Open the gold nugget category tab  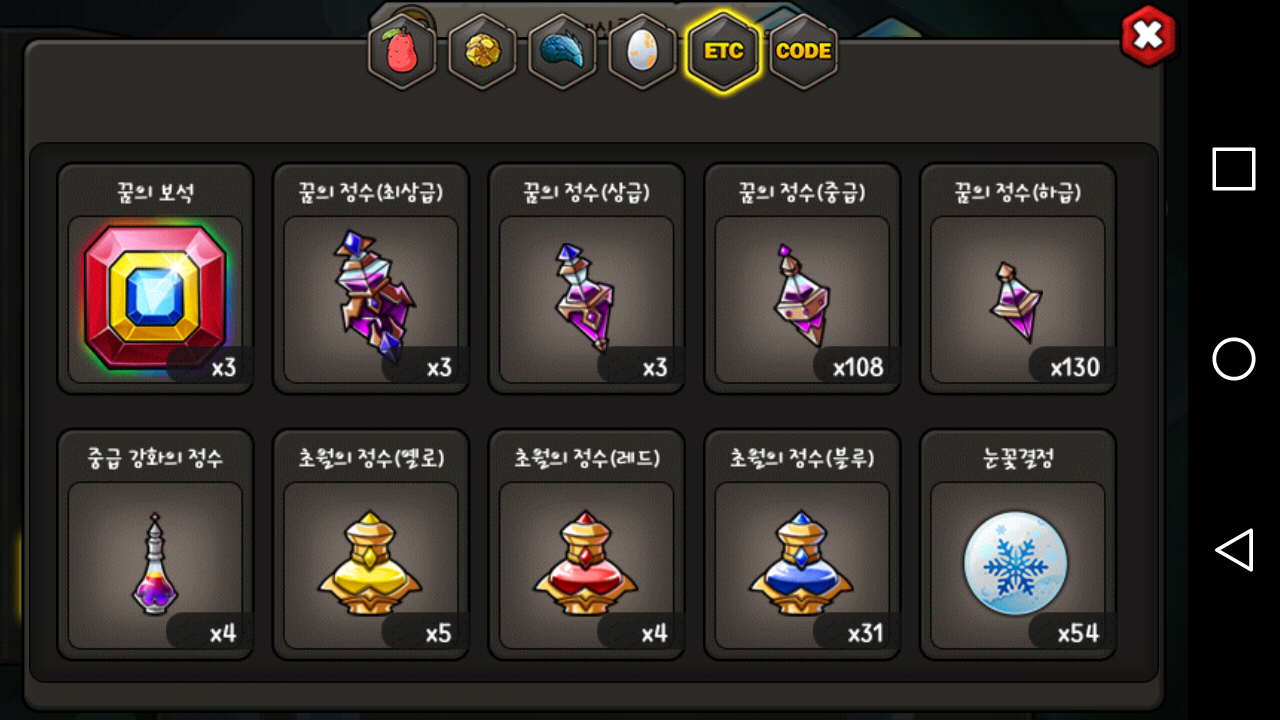pyautogui.click(x=482, y=52)
